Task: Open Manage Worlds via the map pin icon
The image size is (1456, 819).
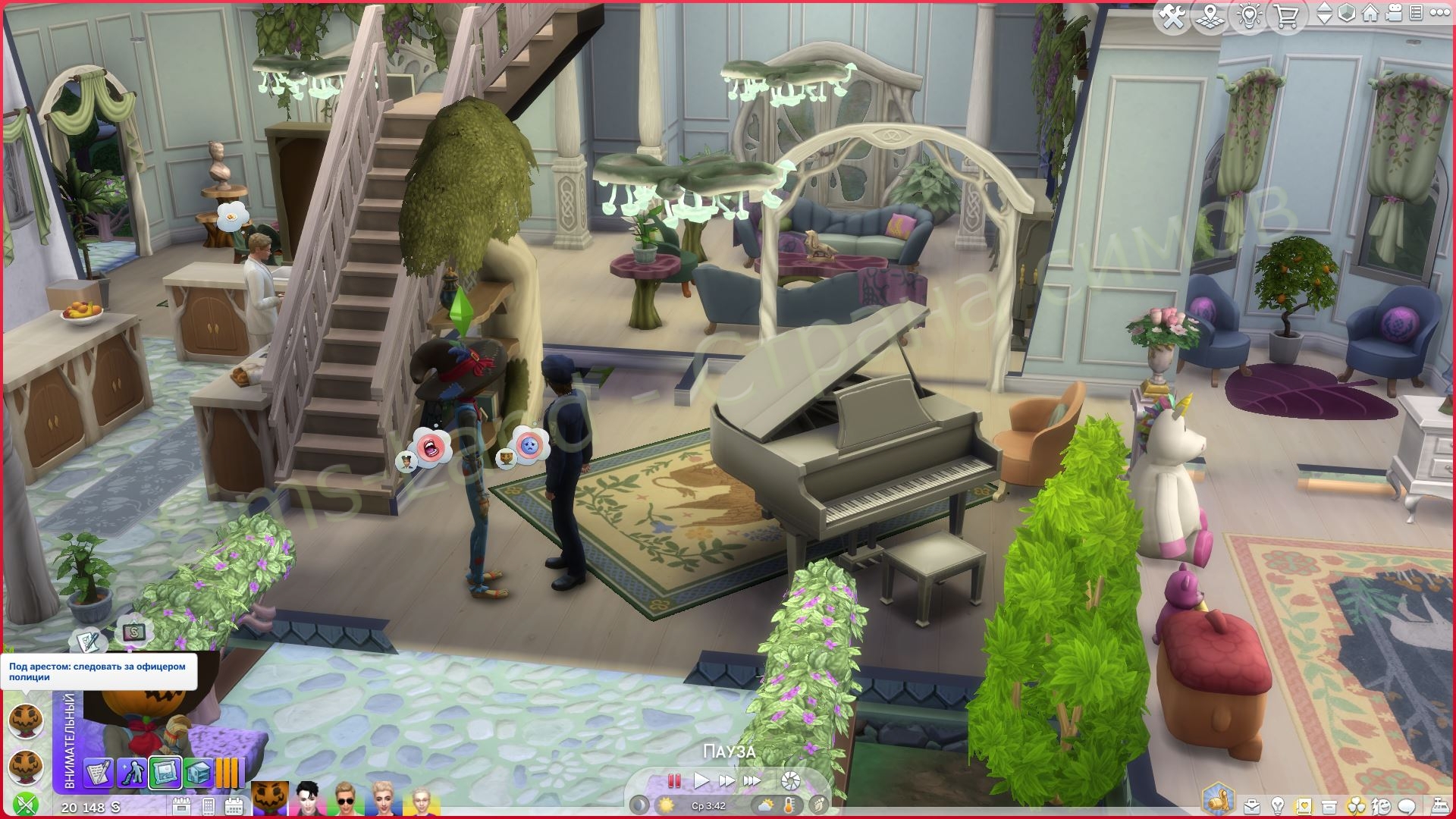Action: tap(1210, 15)
